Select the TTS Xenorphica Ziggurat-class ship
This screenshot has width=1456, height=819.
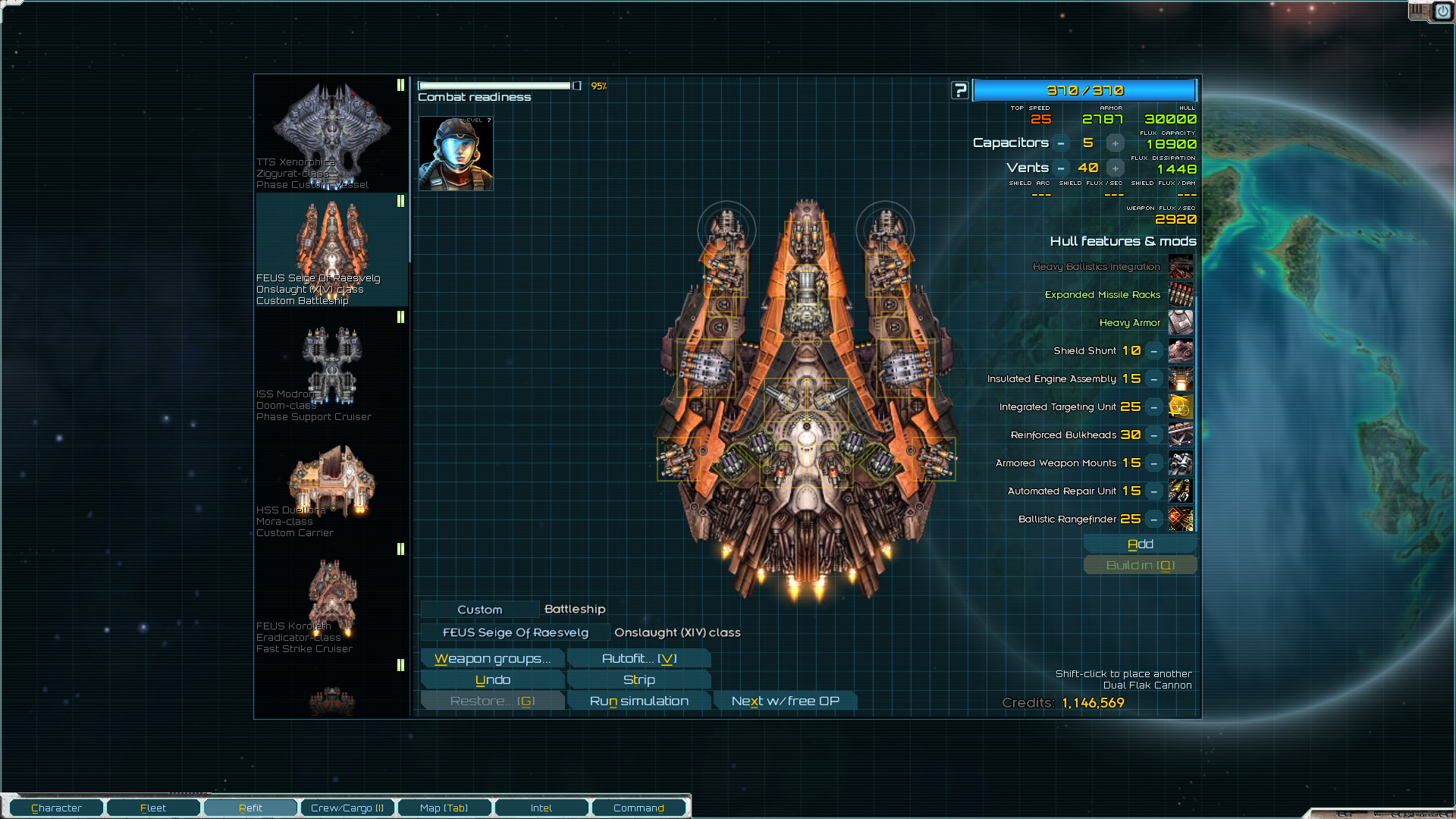[331, 134]
